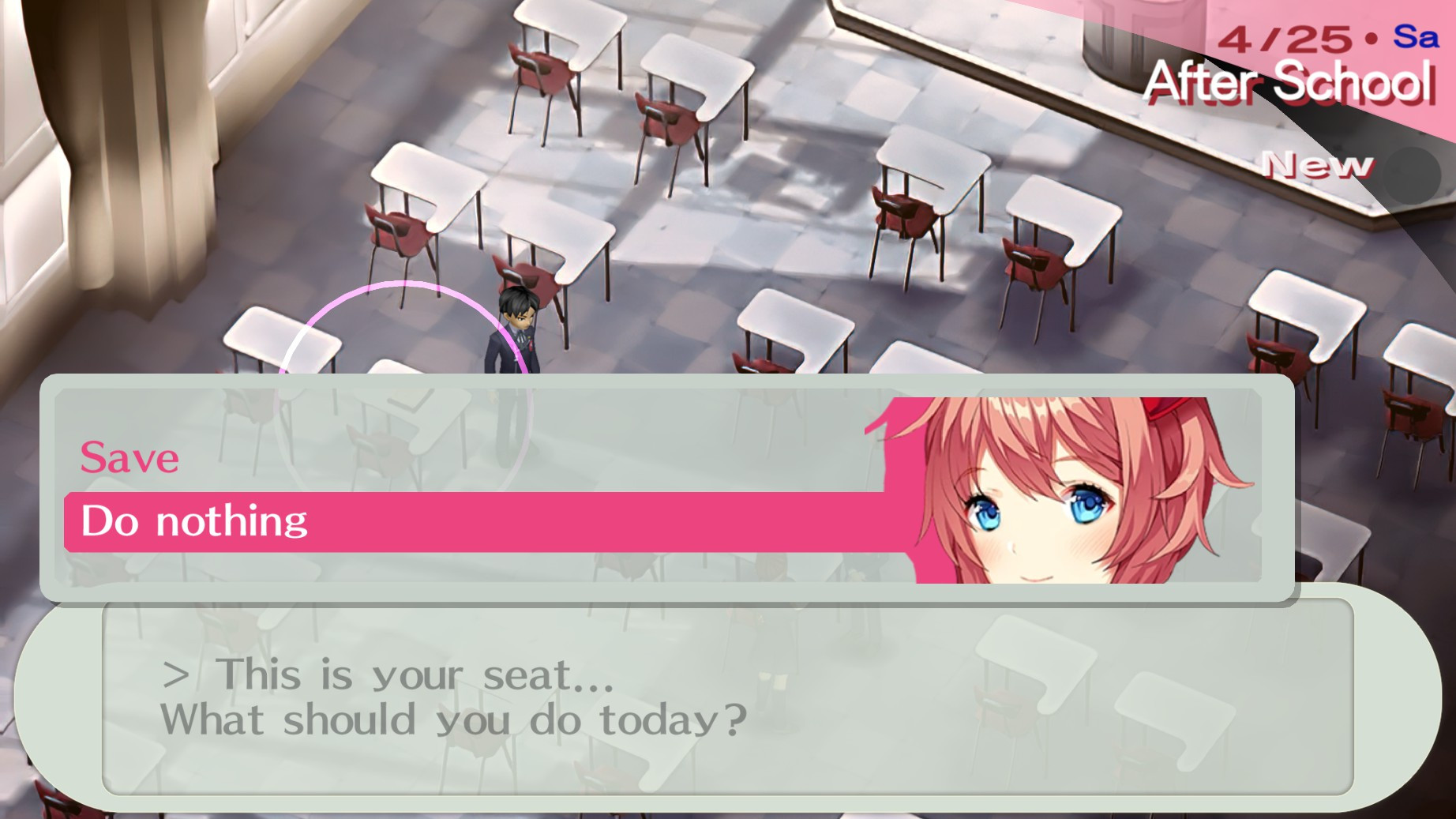Click the "New" notification badge
The width and height of the screenshot is (1456, 819).
click(x=1319, y=163)
